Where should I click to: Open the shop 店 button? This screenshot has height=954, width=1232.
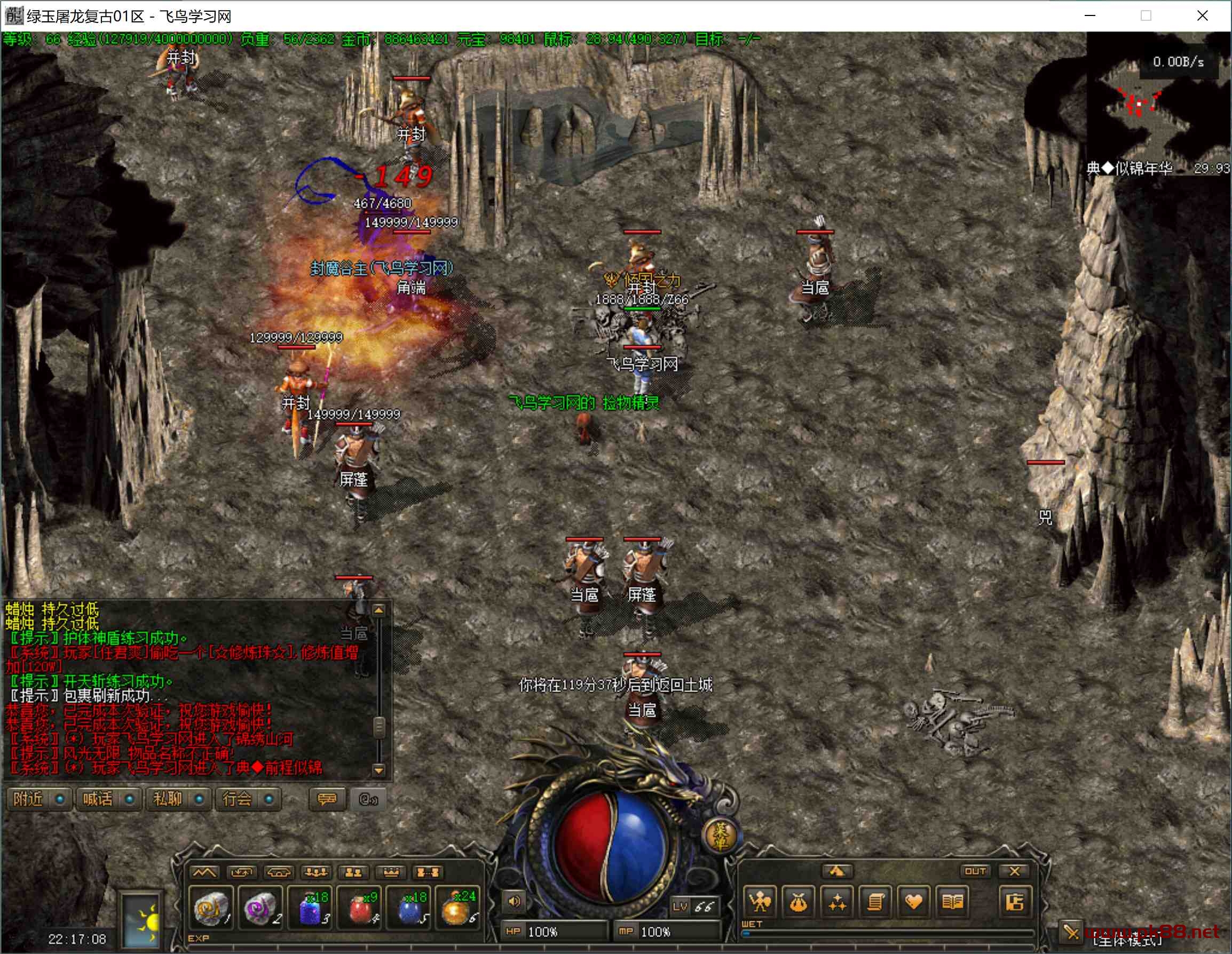tap(1014, 902)
